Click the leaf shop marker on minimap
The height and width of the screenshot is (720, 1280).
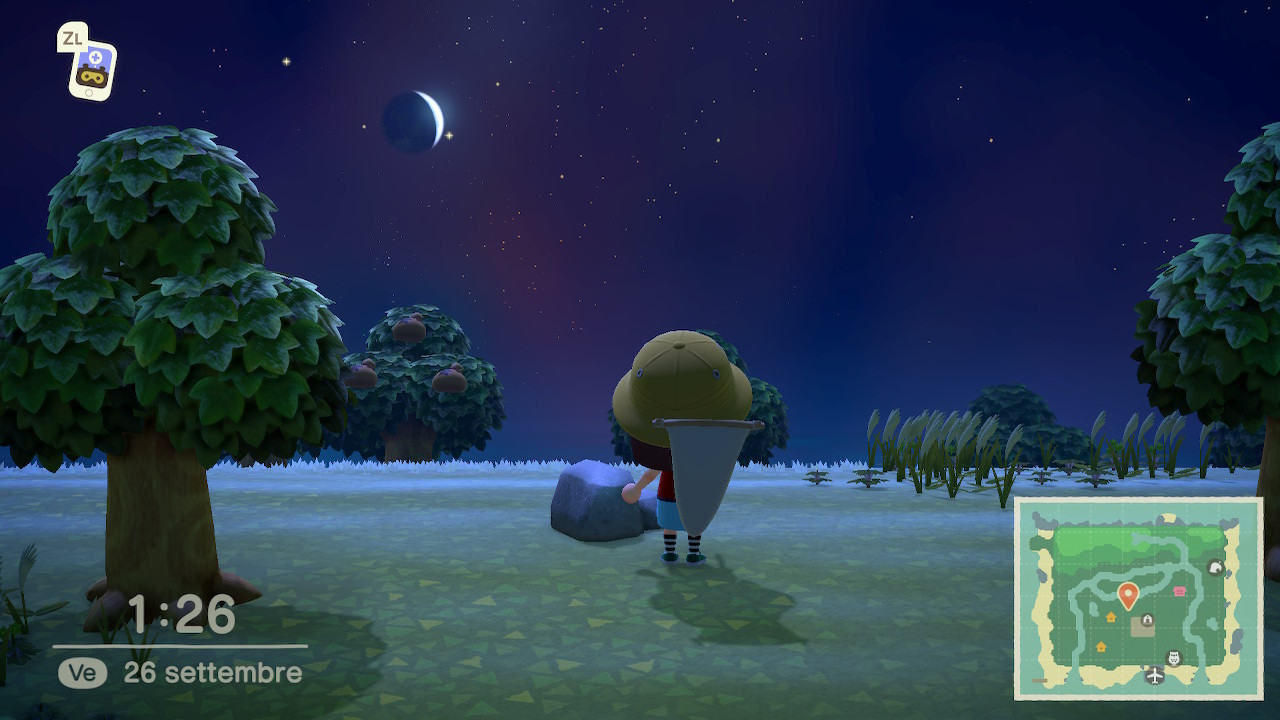coord(1216,567)
